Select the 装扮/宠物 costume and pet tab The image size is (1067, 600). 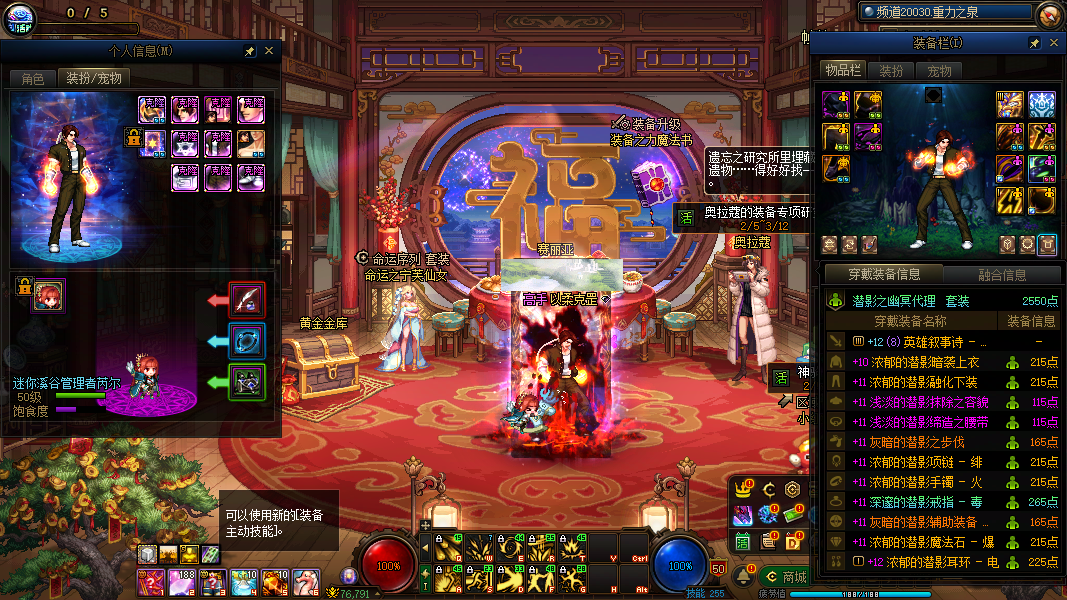pyautogui.click(x=94, y=78)
